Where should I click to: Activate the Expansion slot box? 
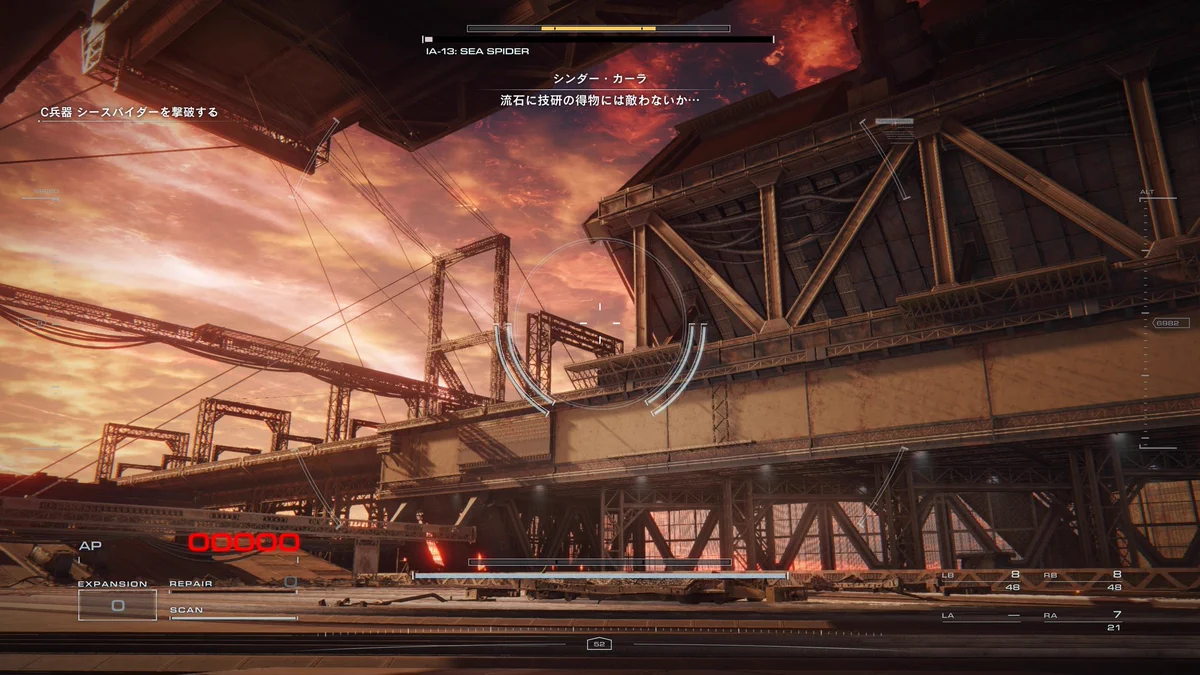point(117,604)
